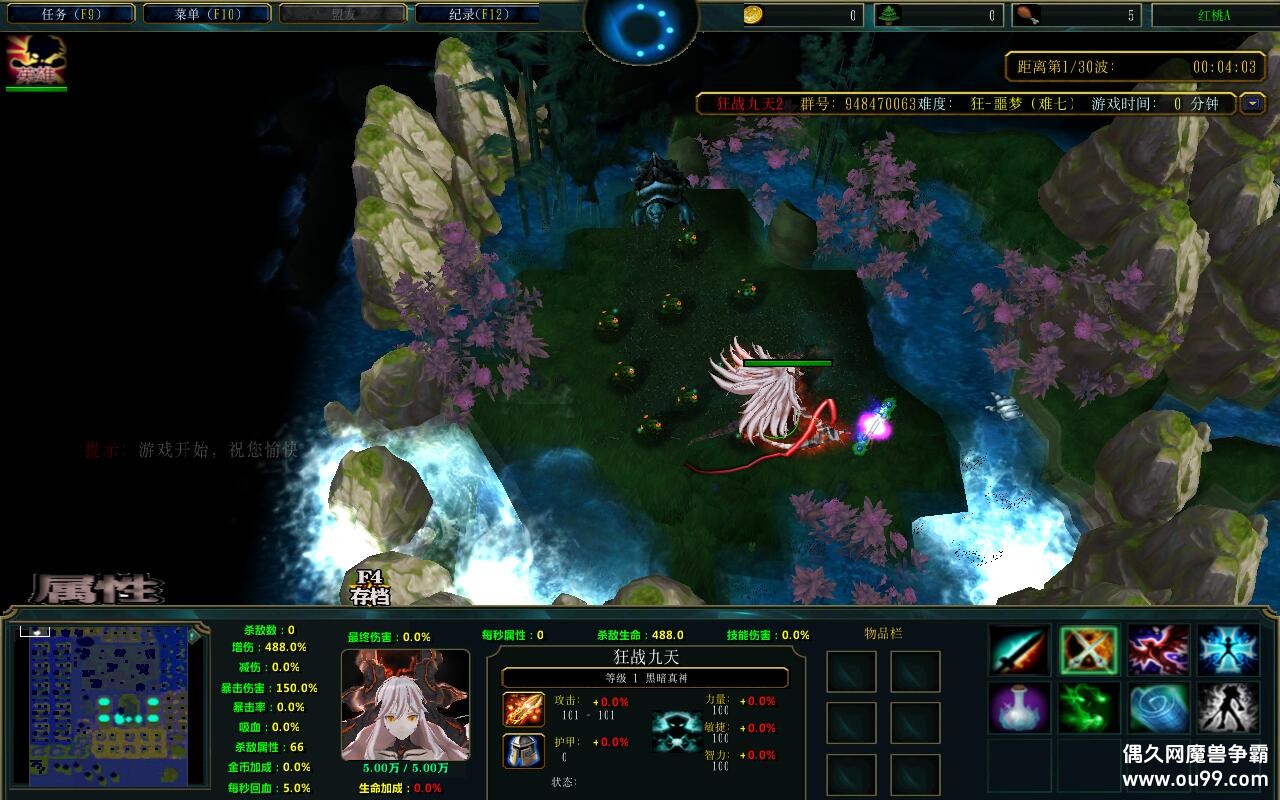
Task: Click the white-haired hero portrait
Action: (405, 705)
